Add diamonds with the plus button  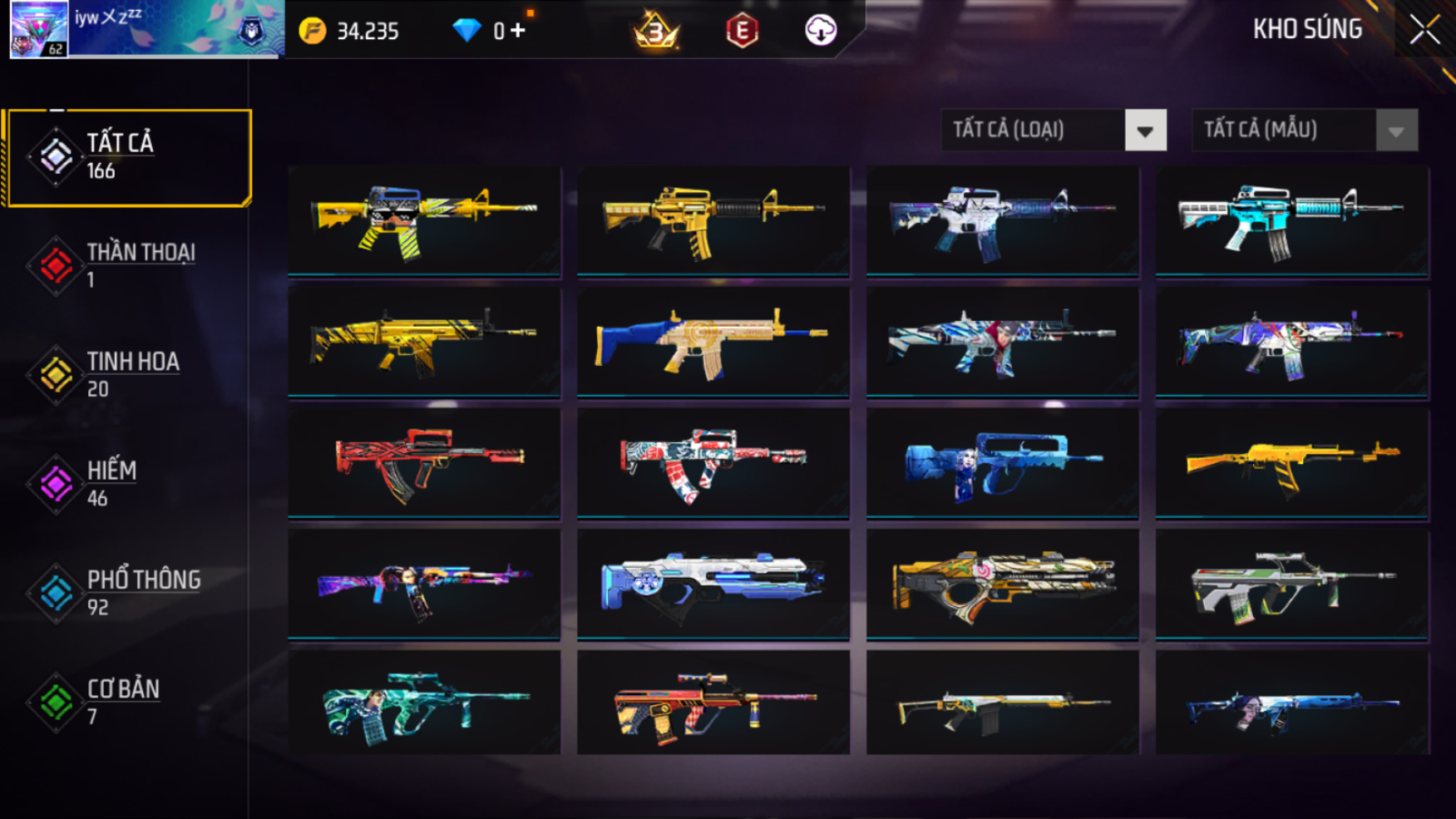click(x=518, y=31)
